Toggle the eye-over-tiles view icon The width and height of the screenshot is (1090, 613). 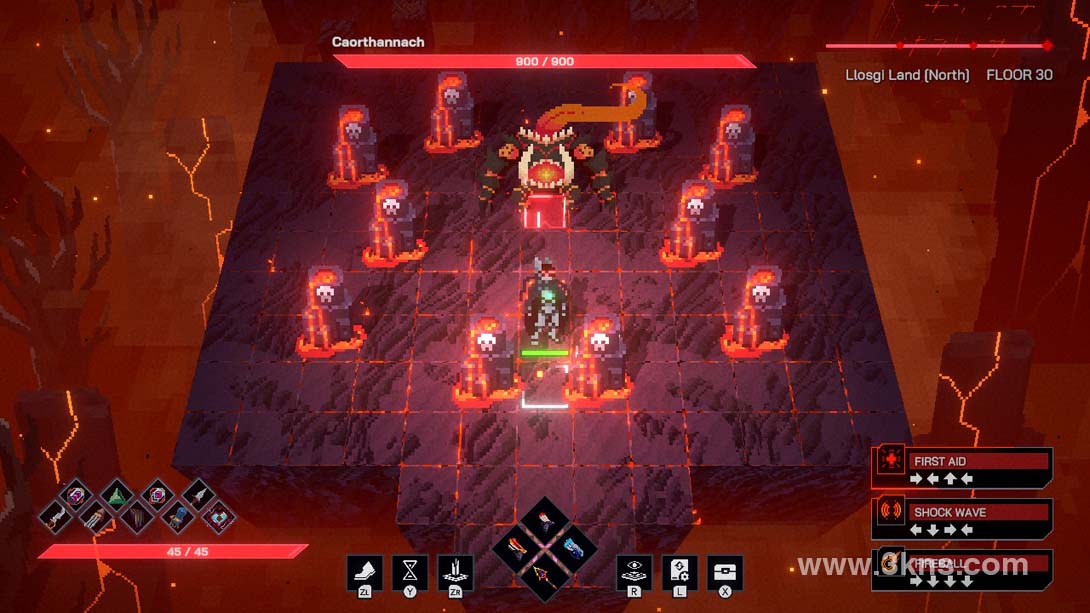point(634,573)
